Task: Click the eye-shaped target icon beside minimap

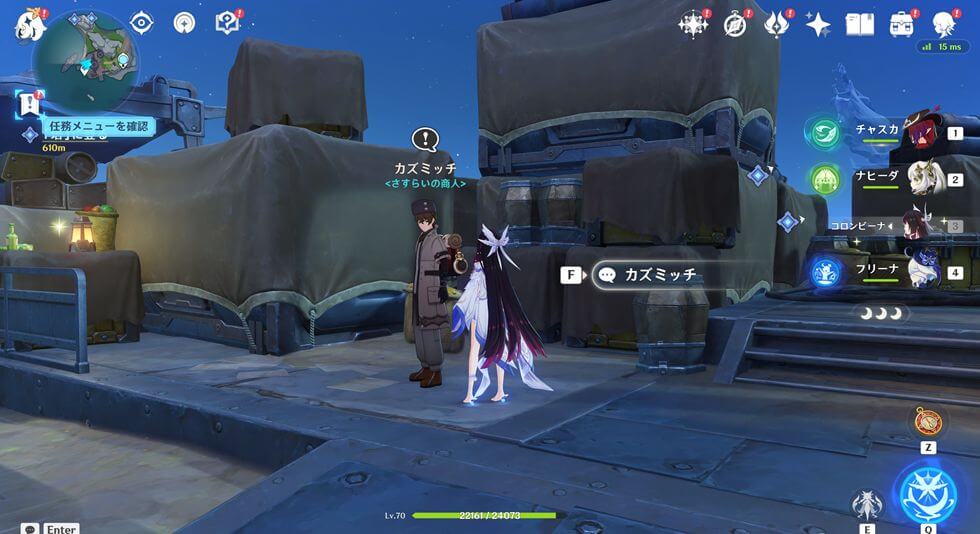Action: click(142, 23)
